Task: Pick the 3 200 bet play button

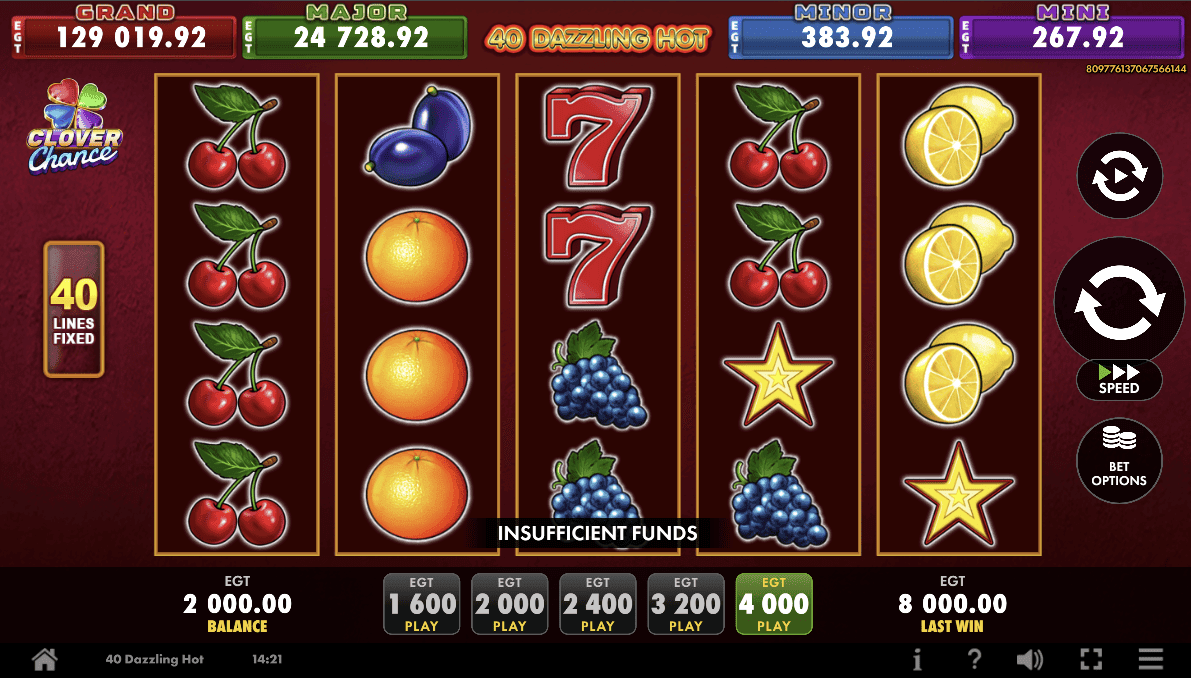Action: (x=686, y=604)
